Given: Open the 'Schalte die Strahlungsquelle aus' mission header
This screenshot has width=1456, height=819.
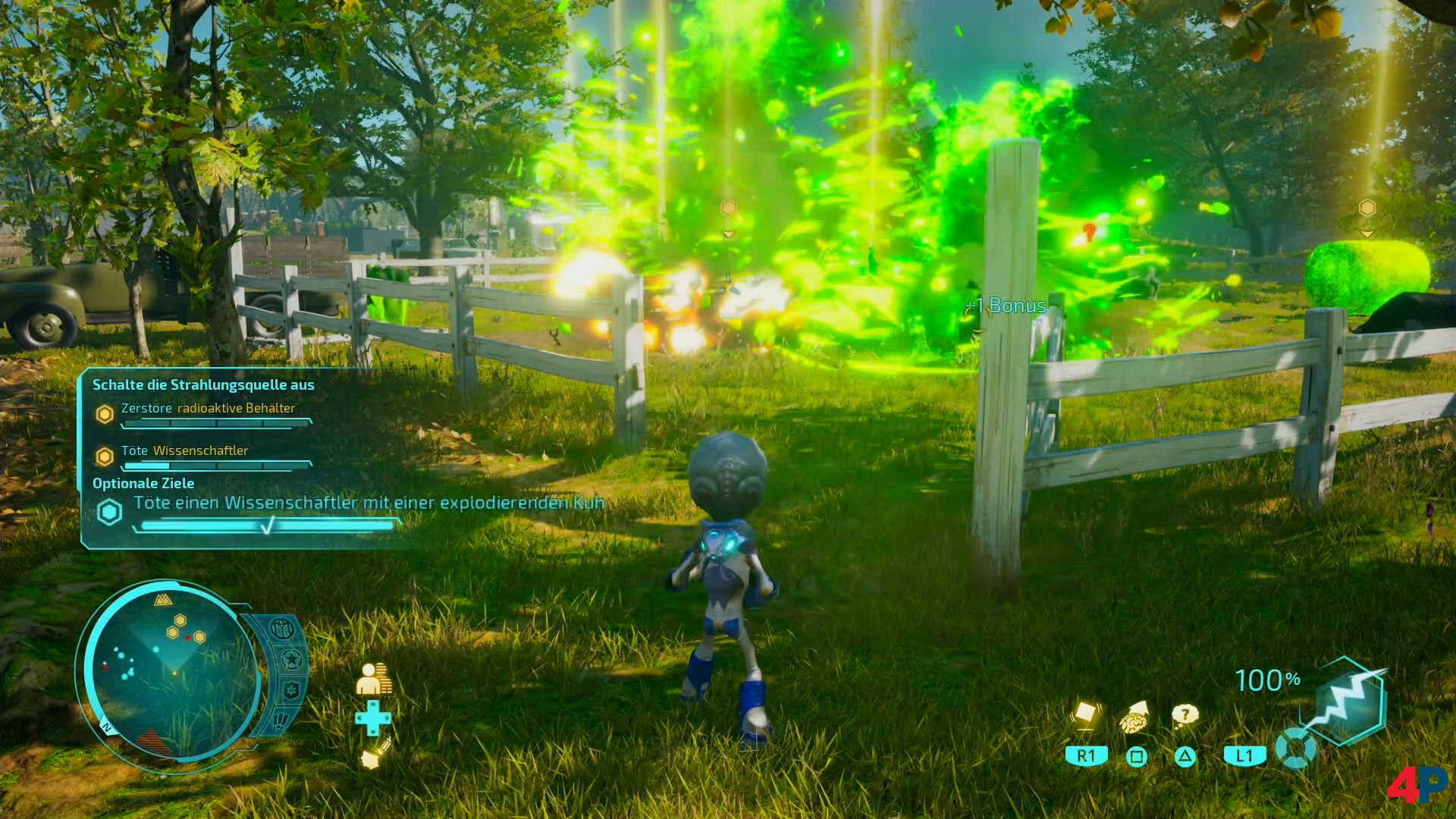Looking at the screenshot, I should pos(203,384).
